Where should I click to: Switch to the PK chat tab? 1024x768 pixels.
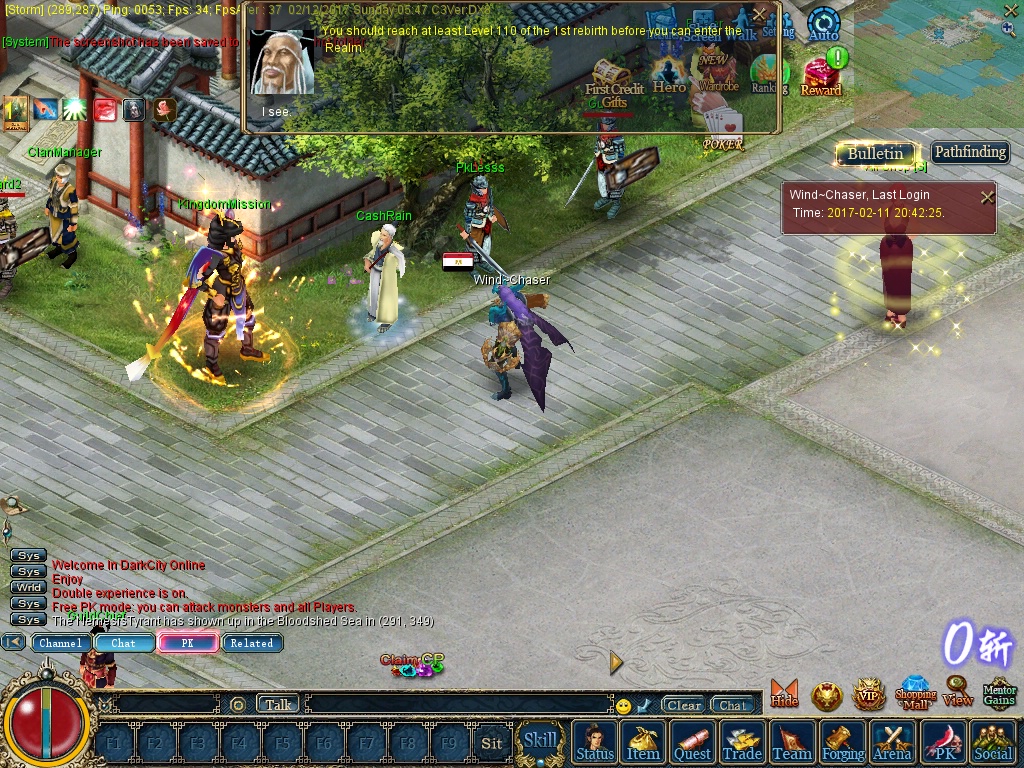(x=187, y=643)
